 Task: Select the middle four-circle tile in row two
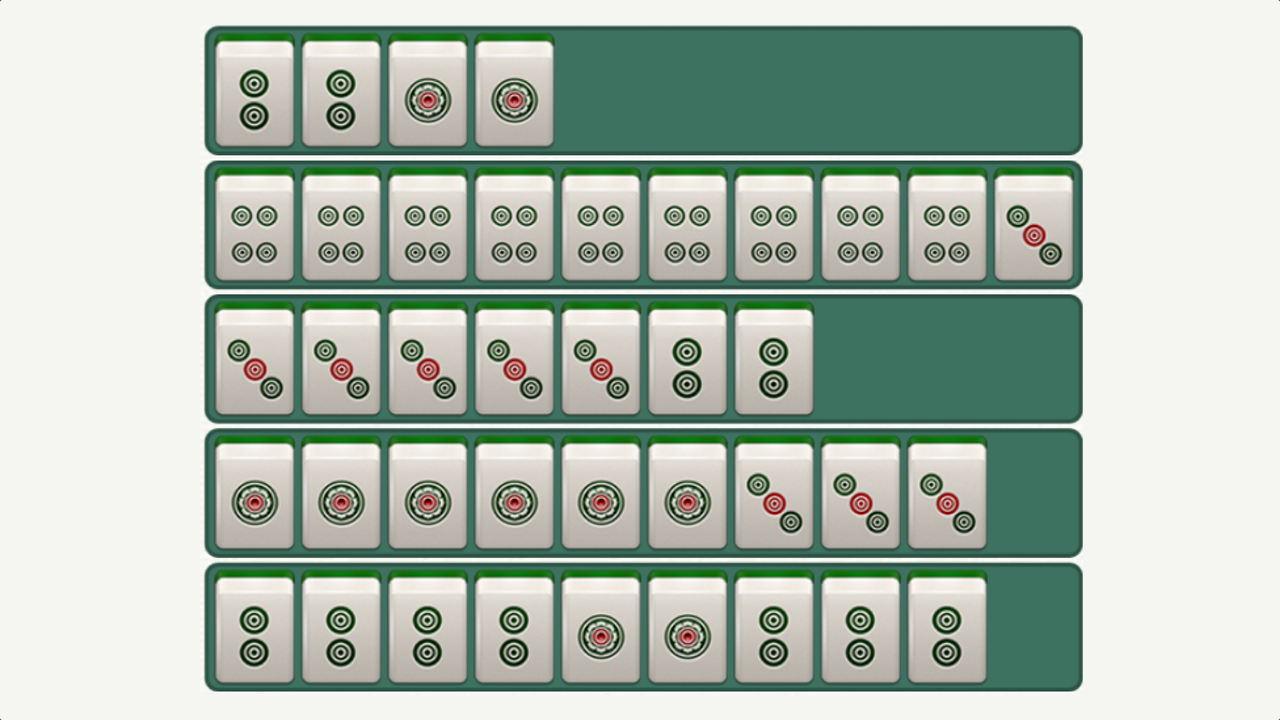600,225
